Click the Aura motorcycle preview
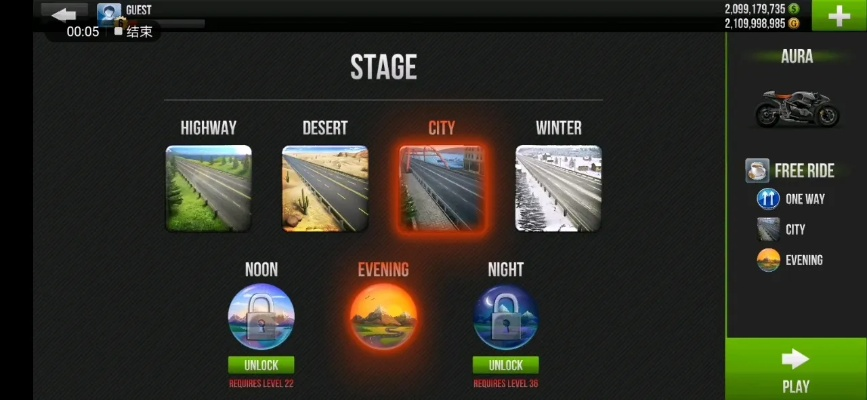 (796, 107)
